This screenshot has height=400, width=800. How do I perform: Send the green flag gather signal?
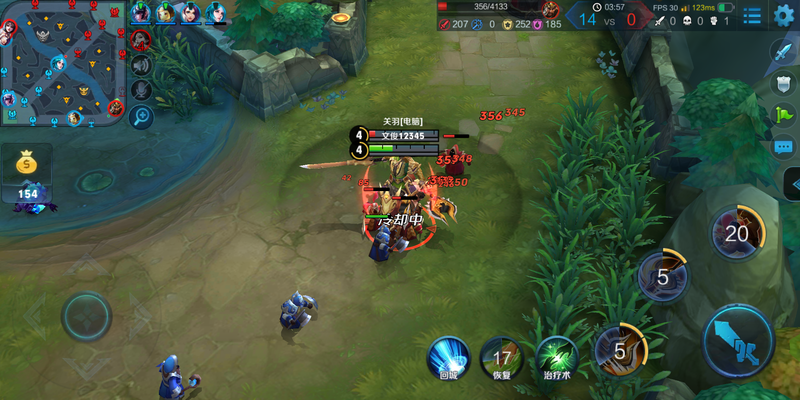click(x=783, y=115)
